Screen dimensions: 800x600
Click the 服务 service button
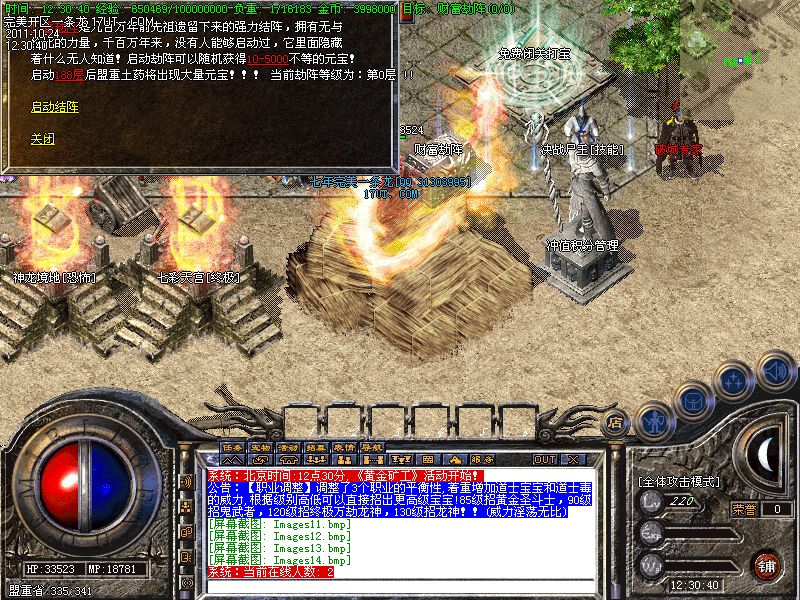pyautogui.click(x=483, y=459)
